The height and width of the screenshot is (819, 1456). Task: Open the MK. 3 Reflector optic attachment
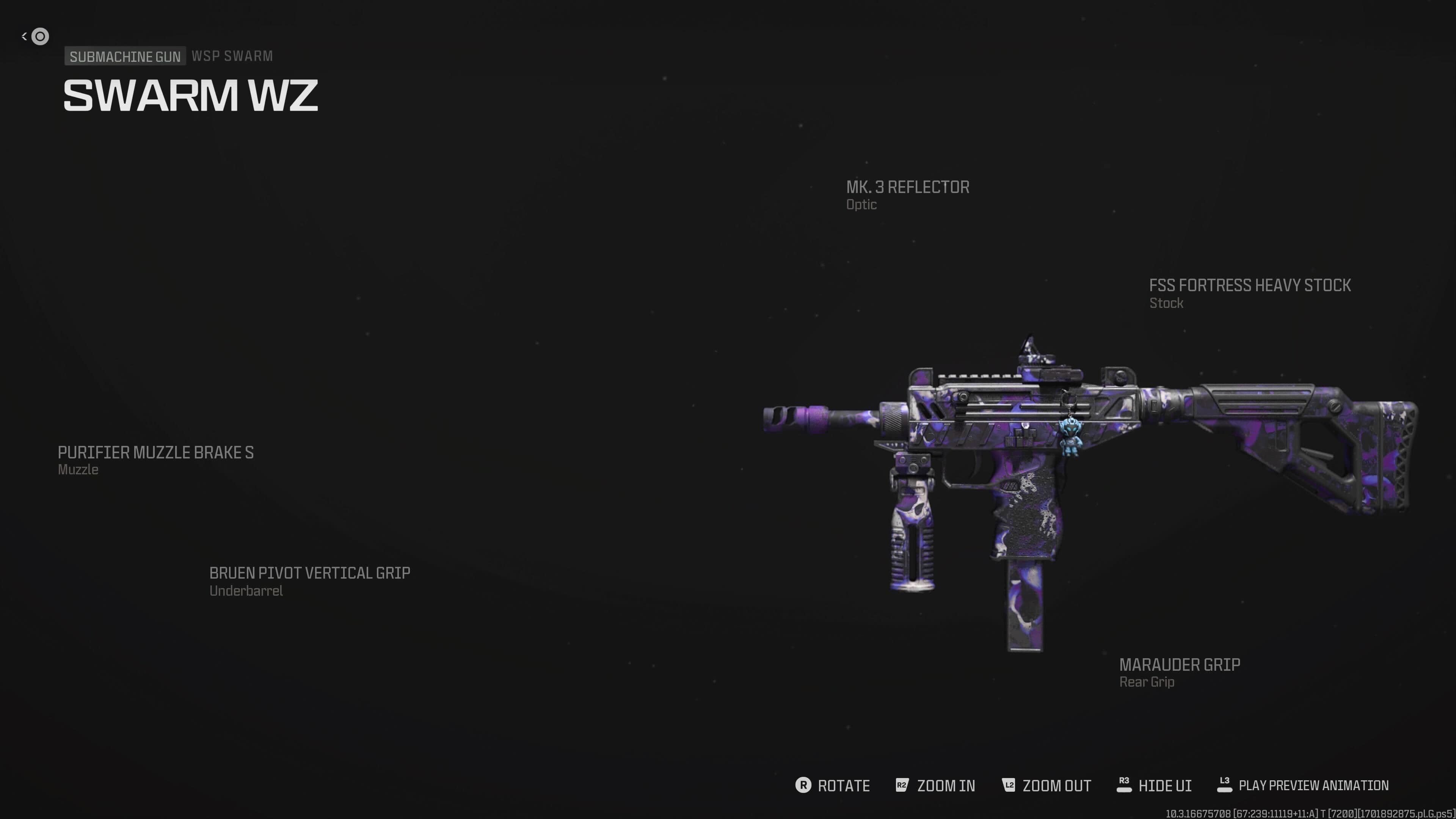[x=907, y=187]
